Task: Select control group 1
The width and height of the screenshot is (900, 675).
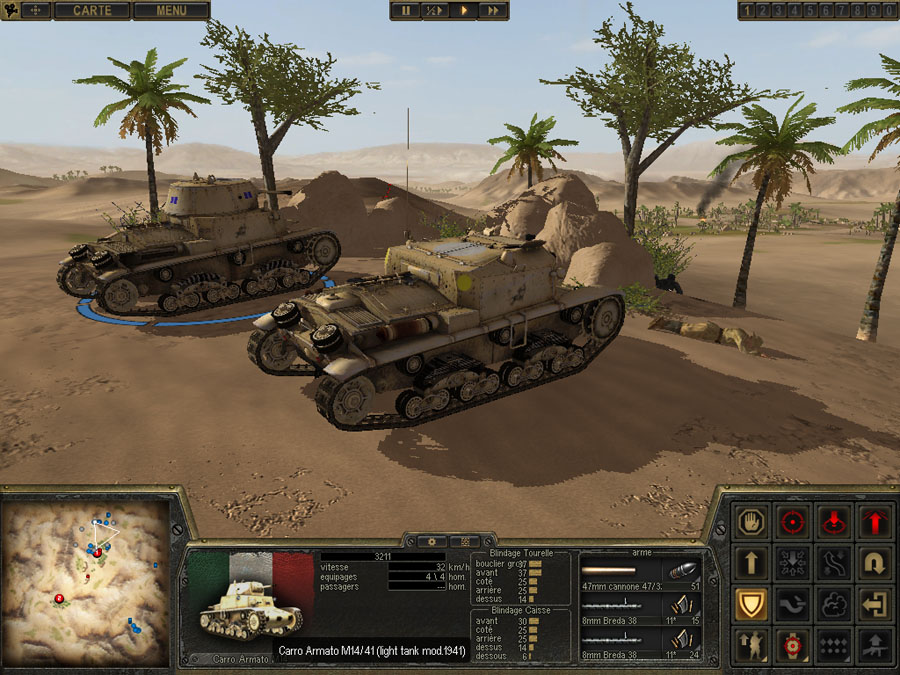Action: tap(747, 11)
